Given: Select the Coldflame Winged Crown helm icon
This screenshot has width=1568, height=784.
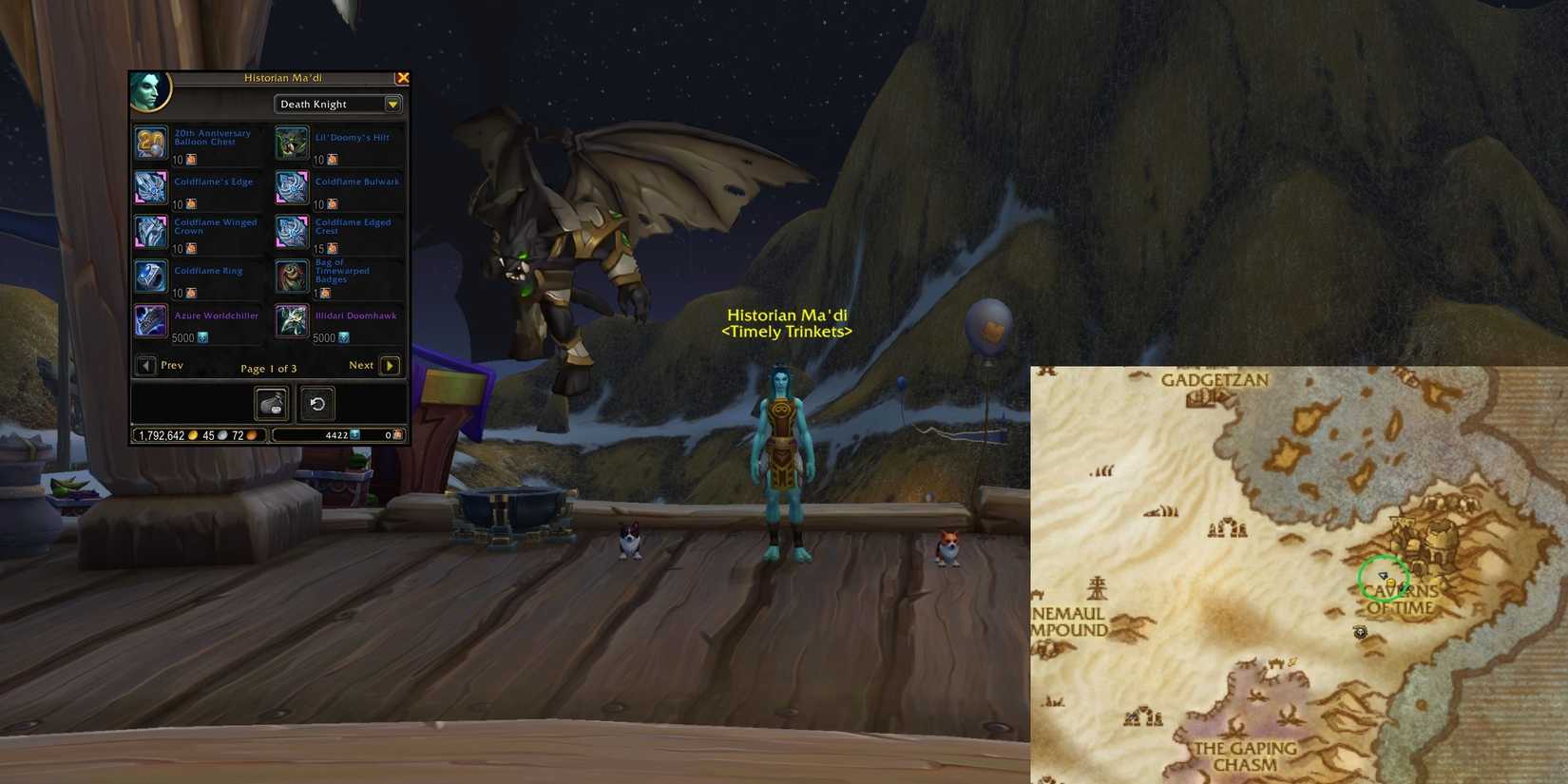Looking at the screenshot, I should 150,230.
